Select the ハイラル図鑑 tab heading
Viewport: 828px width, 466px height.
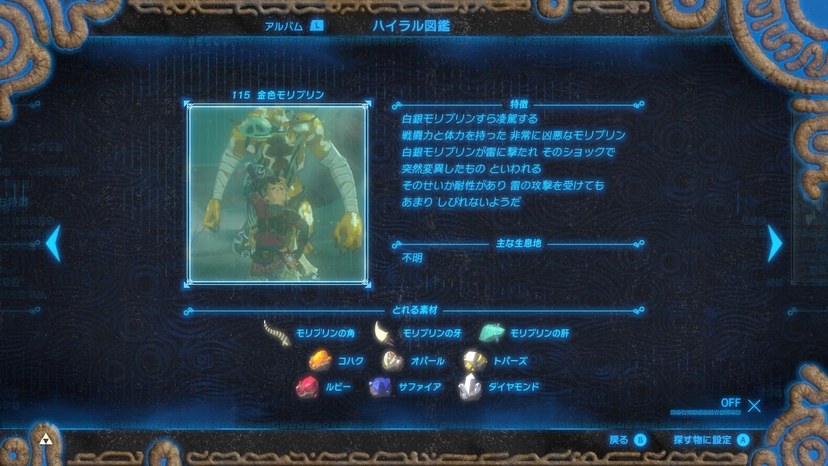(x=411, y=26)
